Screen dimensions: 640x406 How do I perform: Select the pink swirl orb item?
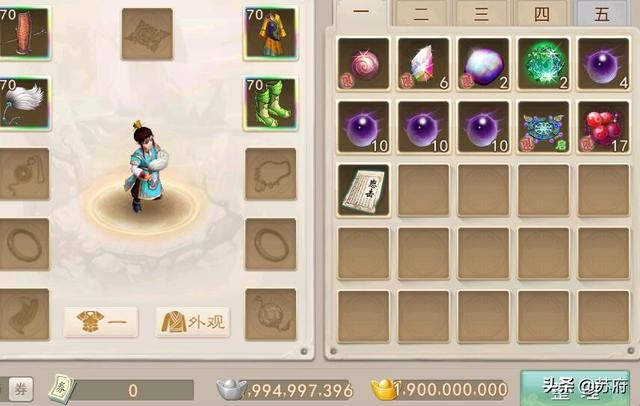363,64
